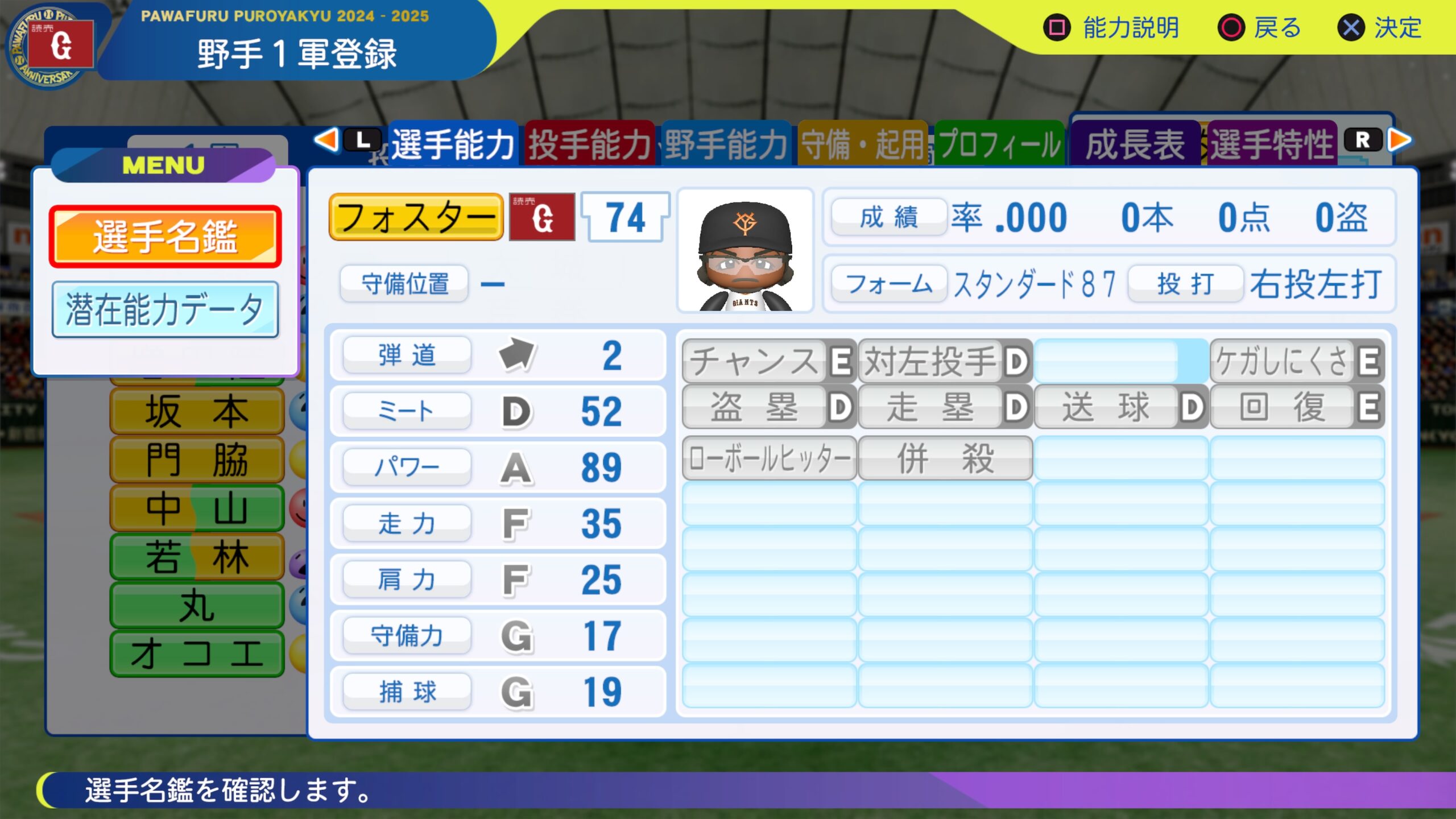Show the 野手能力 tab

726,144
